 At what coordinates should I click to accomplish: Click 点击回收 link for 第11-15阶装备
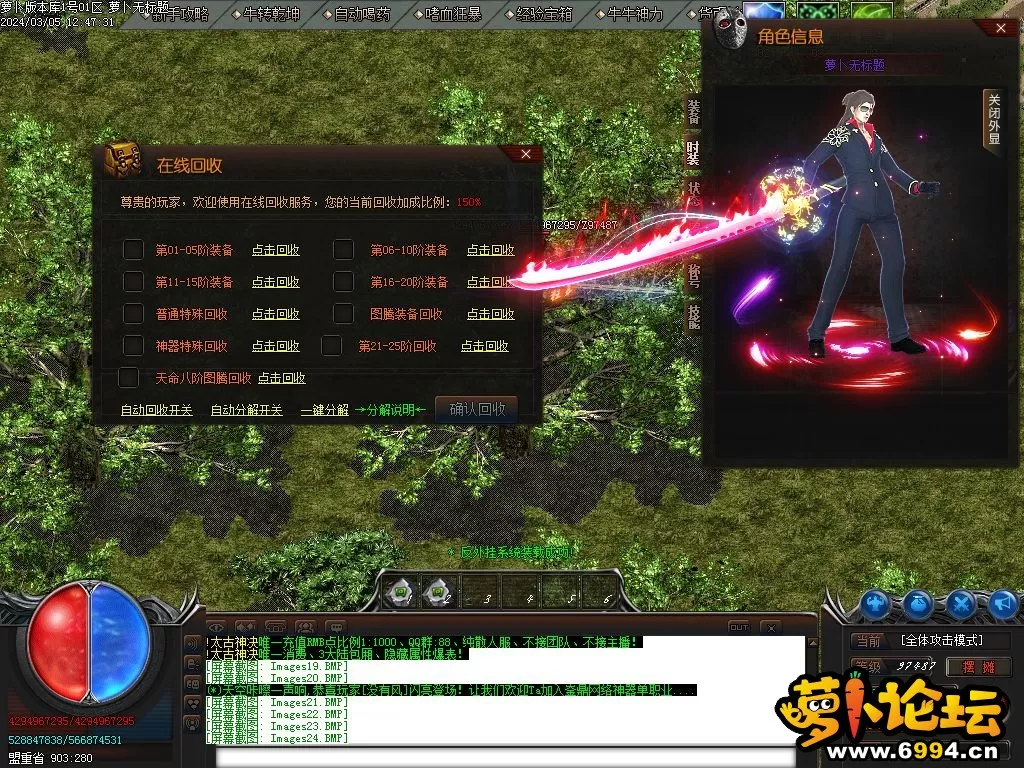[x=275, y=282]
